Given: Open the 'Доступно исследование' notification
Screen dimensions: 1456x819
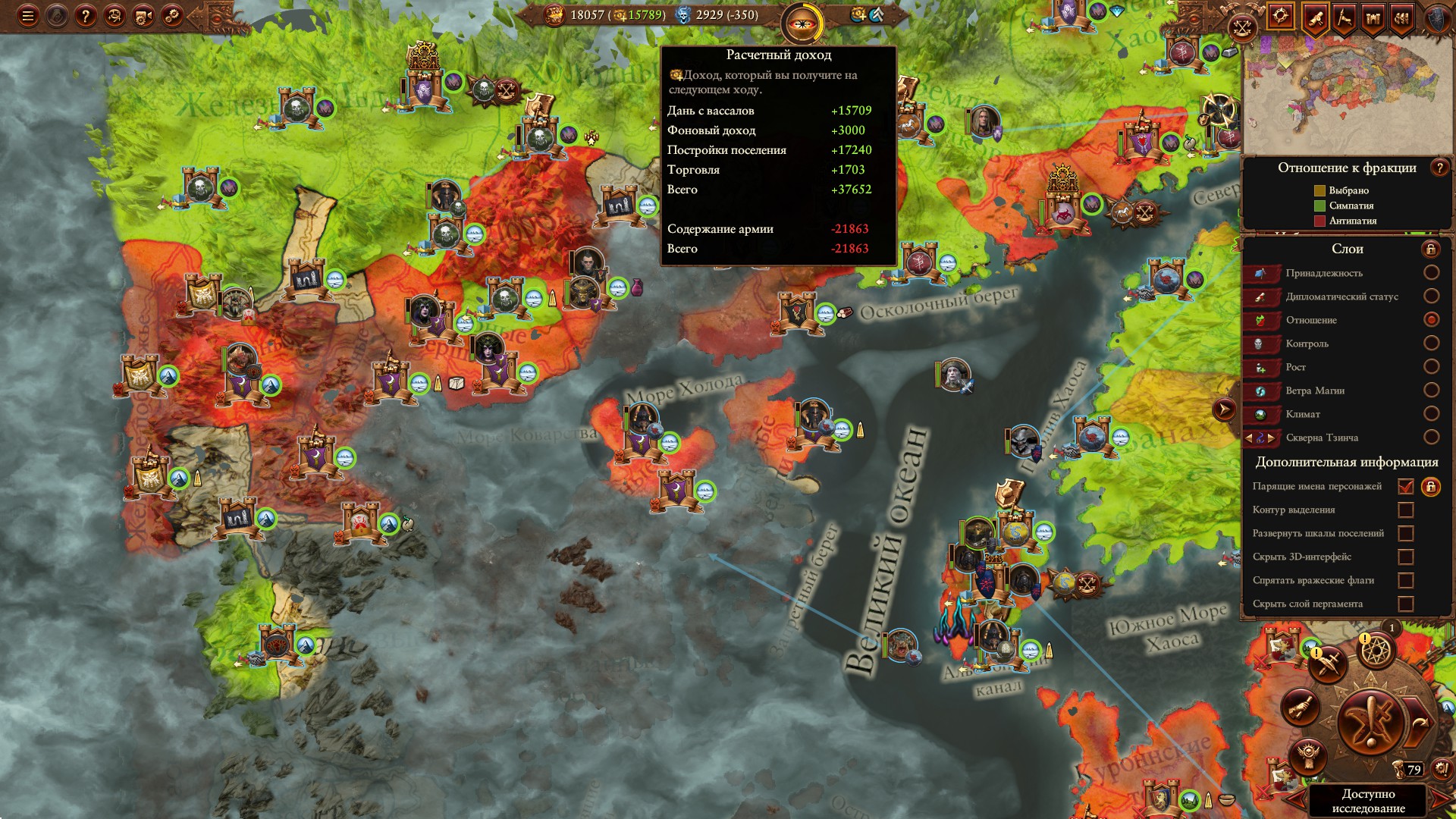Looking at the screenshot, I should (1367, 801).
